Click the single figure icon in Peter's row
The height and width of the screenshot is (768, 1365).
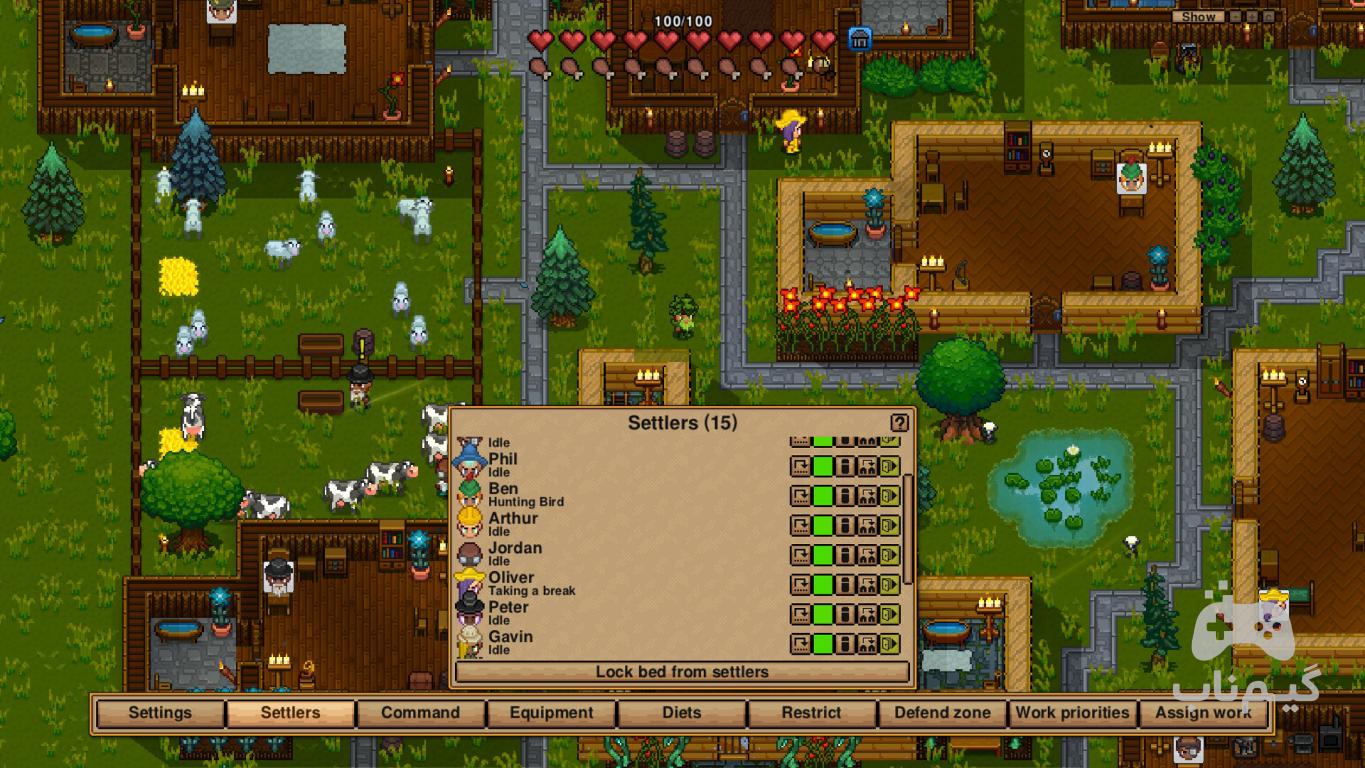click(x=845, y=614)
